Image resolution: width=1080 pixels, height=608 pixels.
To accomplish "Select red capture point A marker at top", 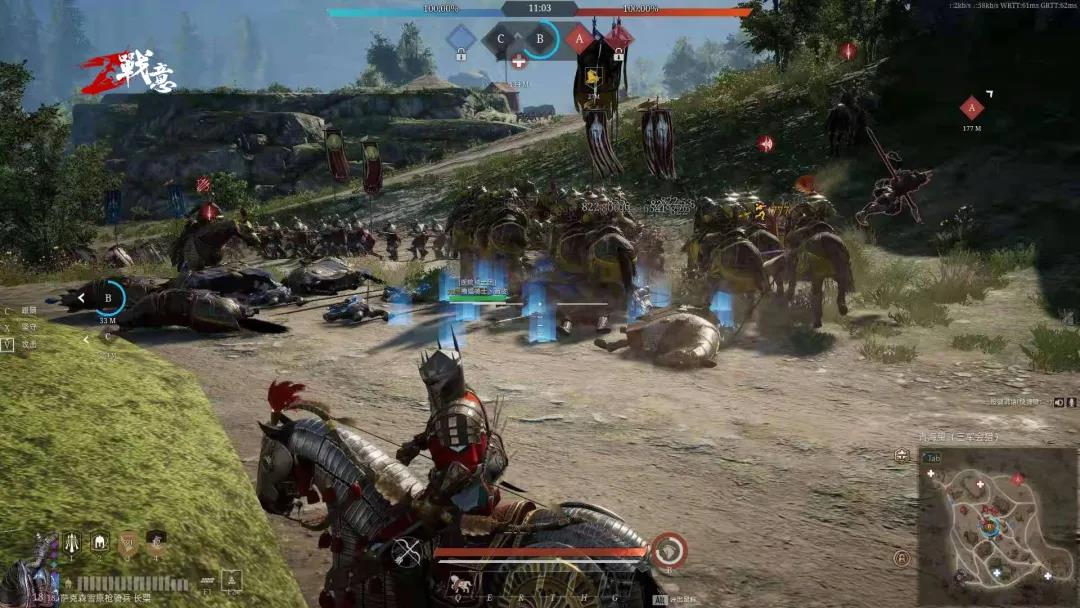I will tap(580, 40).
